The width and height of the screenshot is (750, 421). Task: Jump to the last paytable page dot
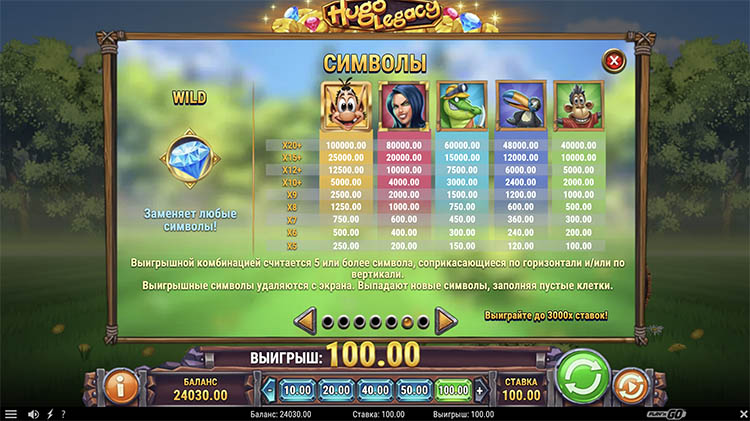pyautogui.click(x=423, y=322)
